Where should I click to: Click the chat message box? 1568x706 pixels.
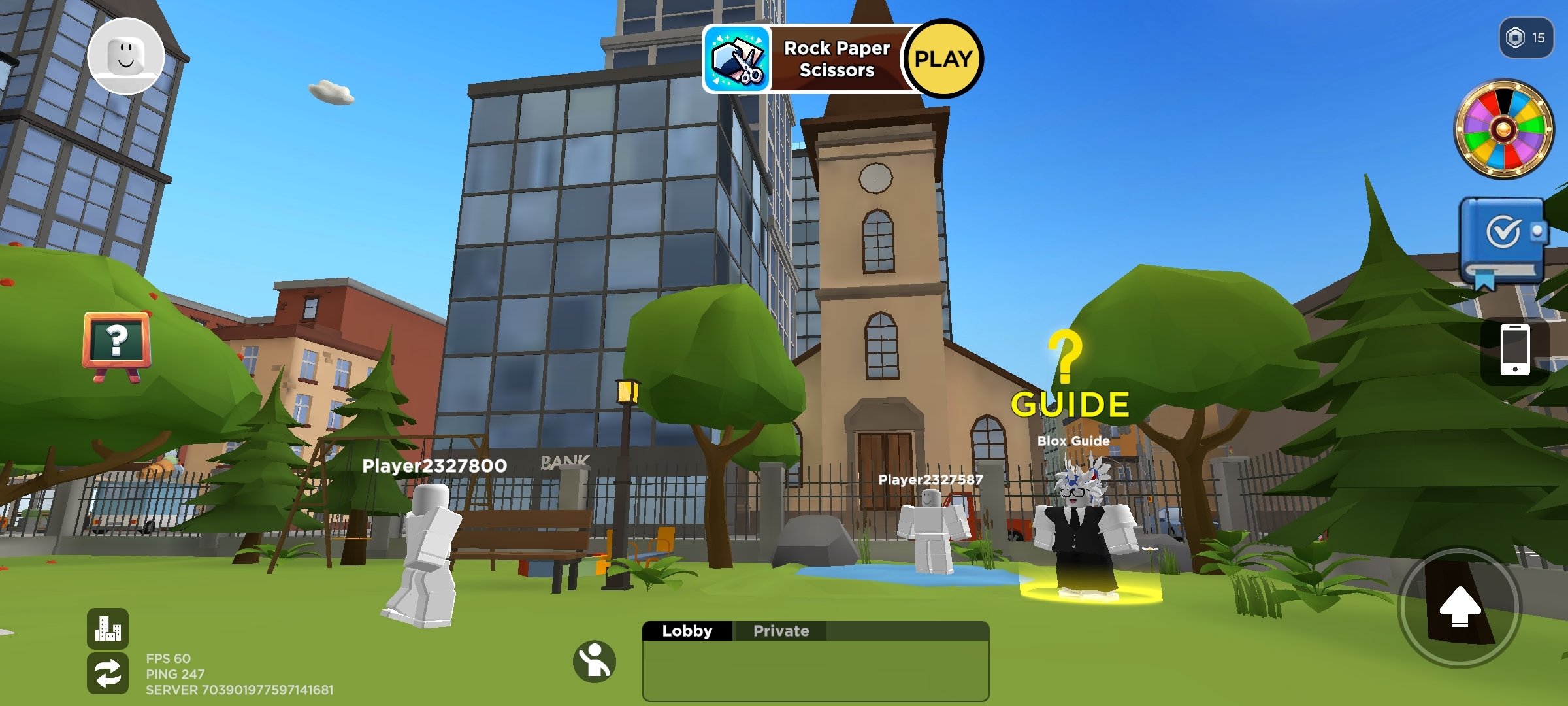815,670
